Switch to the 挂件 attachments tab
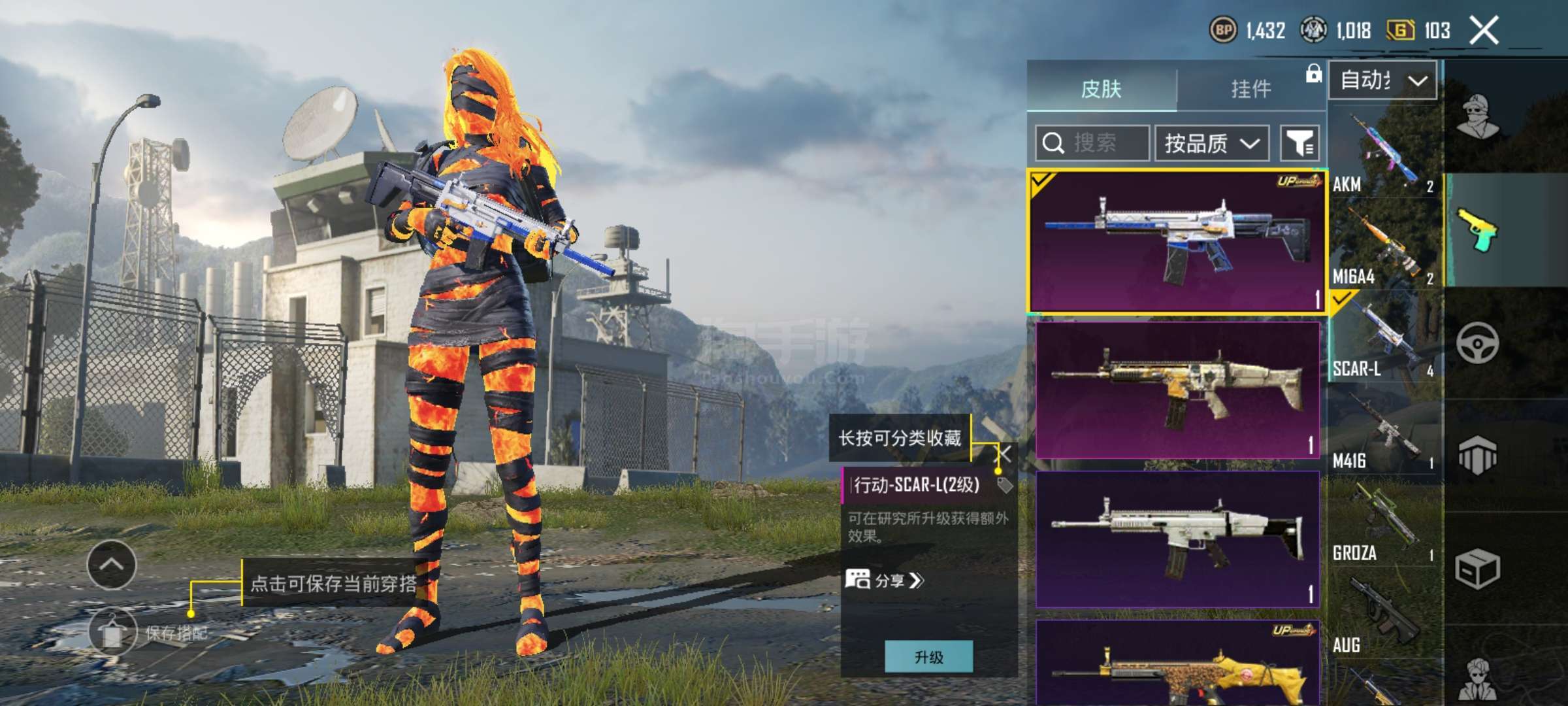Screen dimensions: 1568x706 tap(1250, 88)
